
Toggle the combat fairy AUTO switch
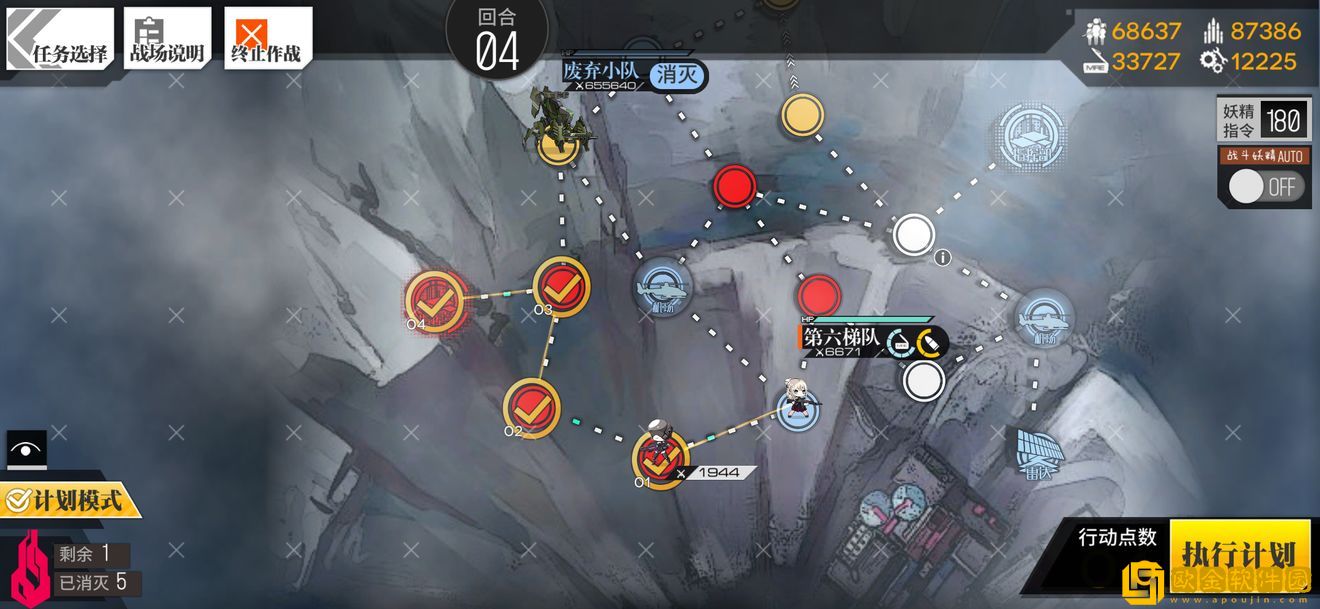coord(1266,186)
